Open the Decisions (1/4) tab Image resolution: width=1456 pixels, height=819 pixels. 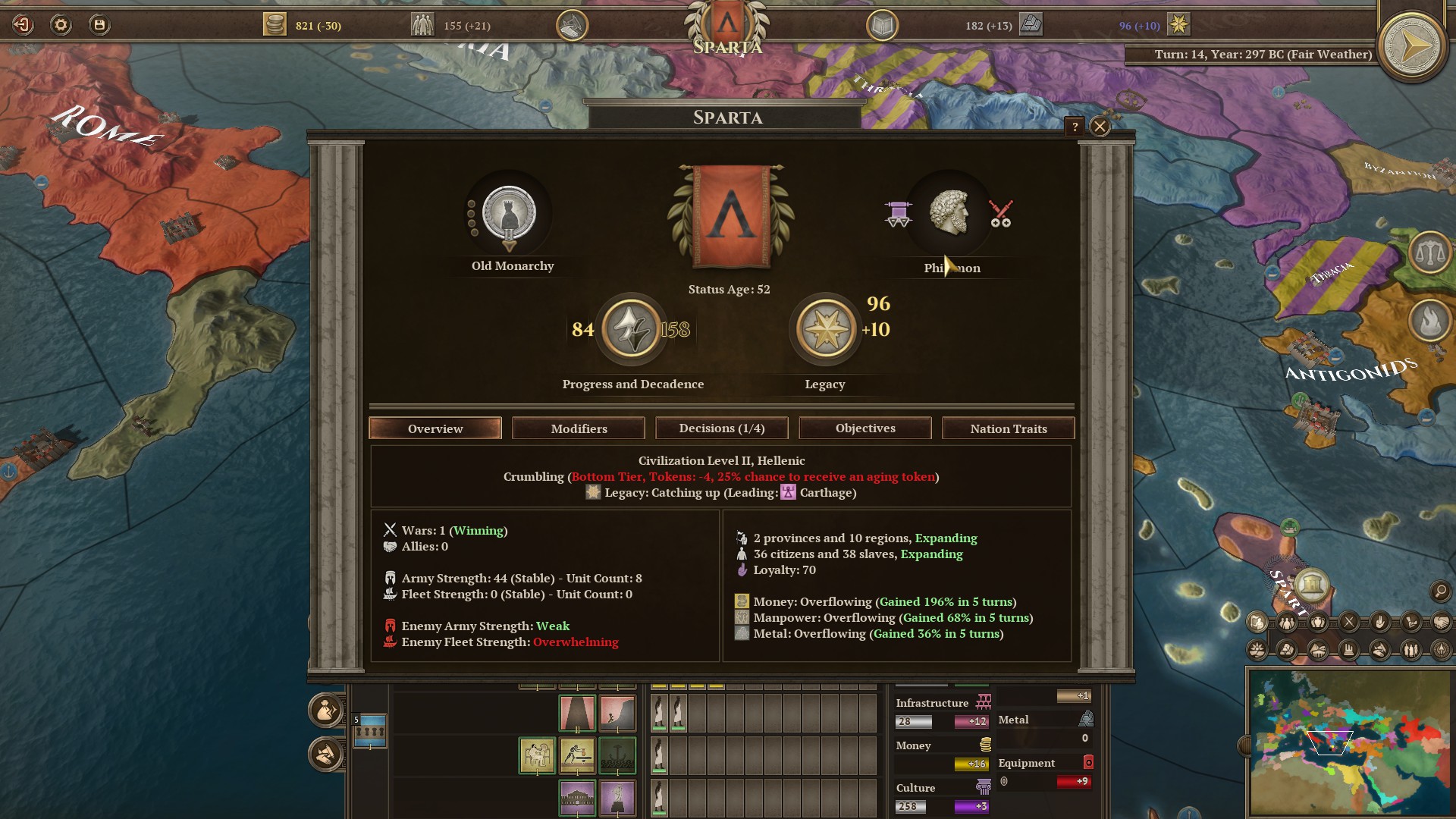pyautogui.click(x=721, y=428)
